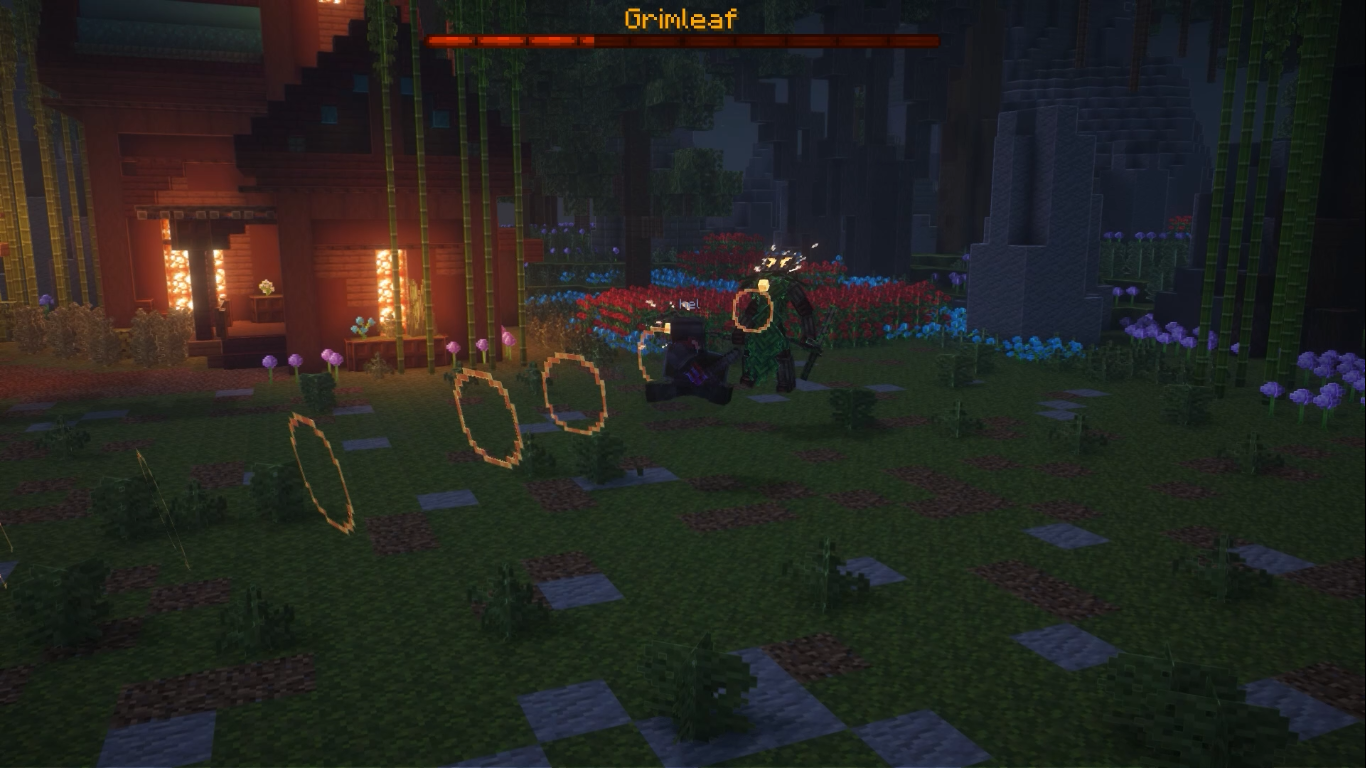Click the yellow cube above Grimleaf
1366x768 pixels.
pyautogui.click(x=763, y=283)
